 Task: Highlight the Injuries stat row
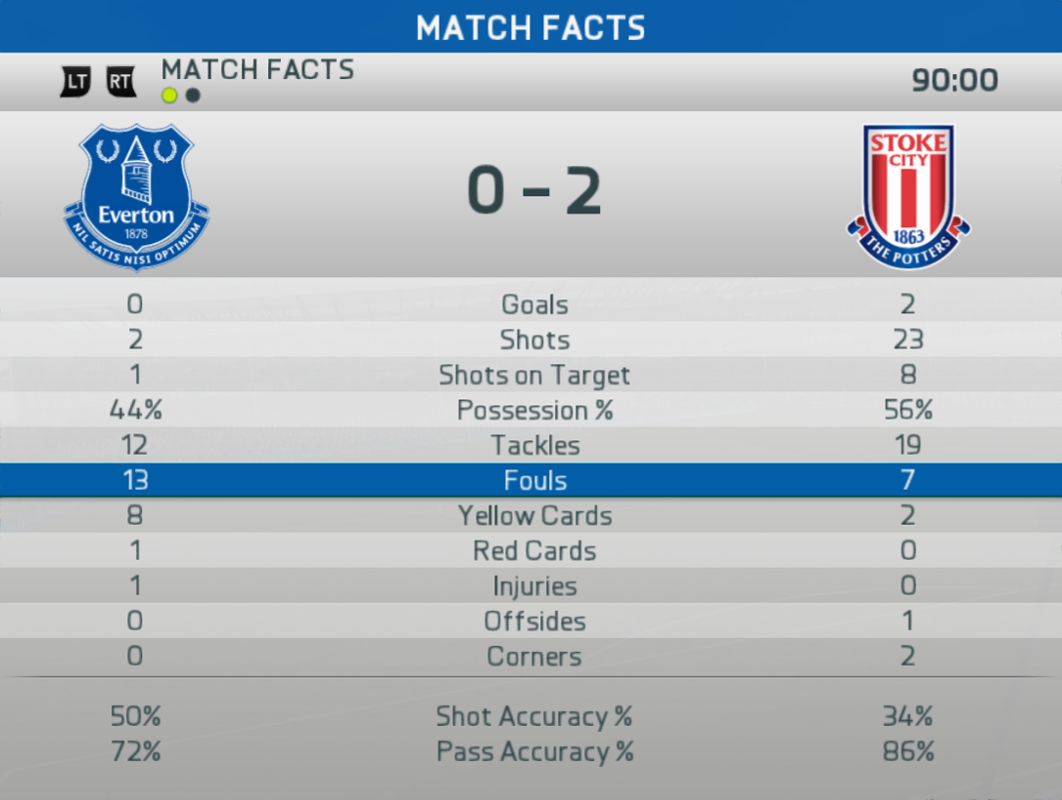(534, 586)
